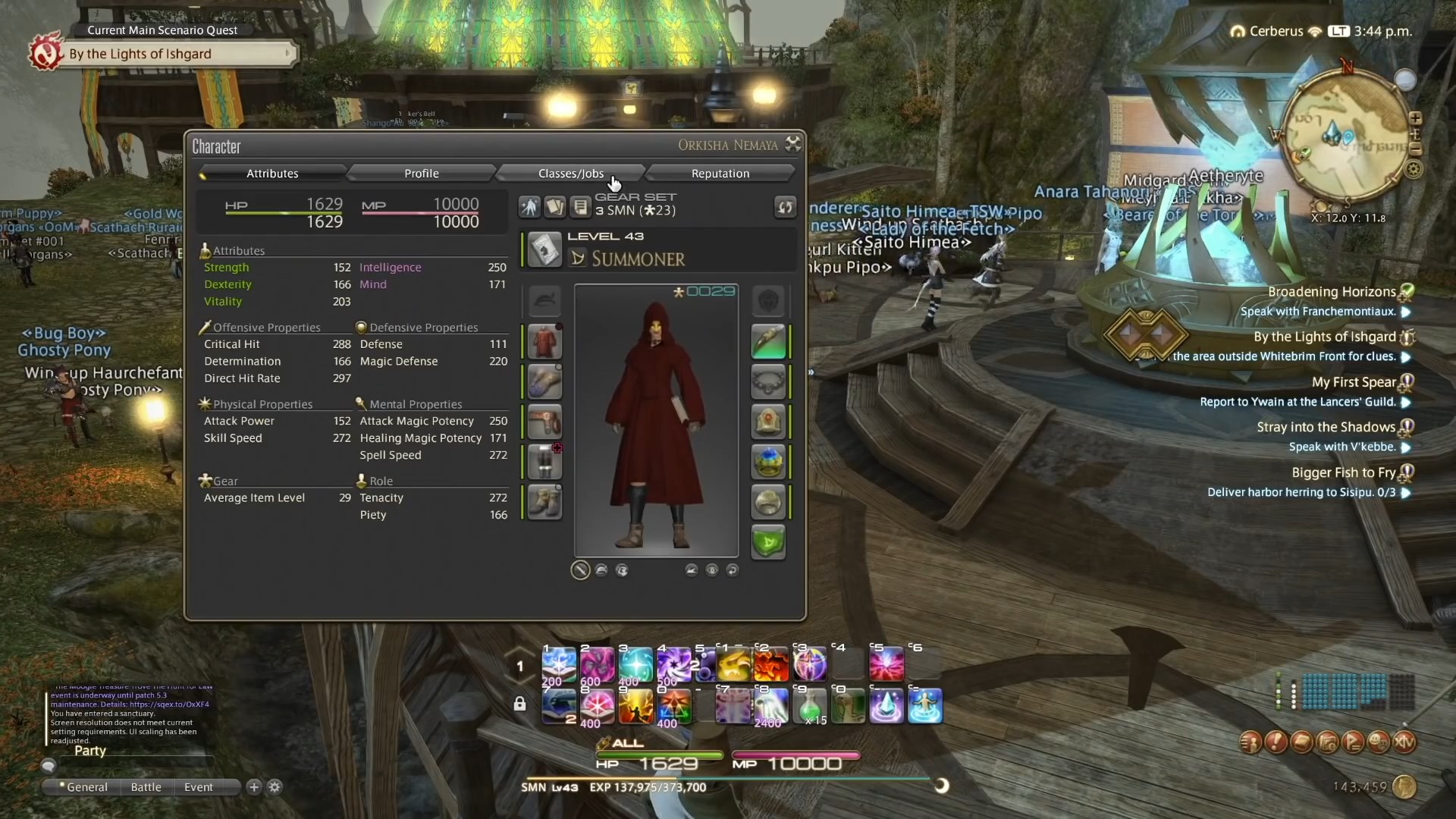
Task: Switch to the Profile tab
Action: 421,173
